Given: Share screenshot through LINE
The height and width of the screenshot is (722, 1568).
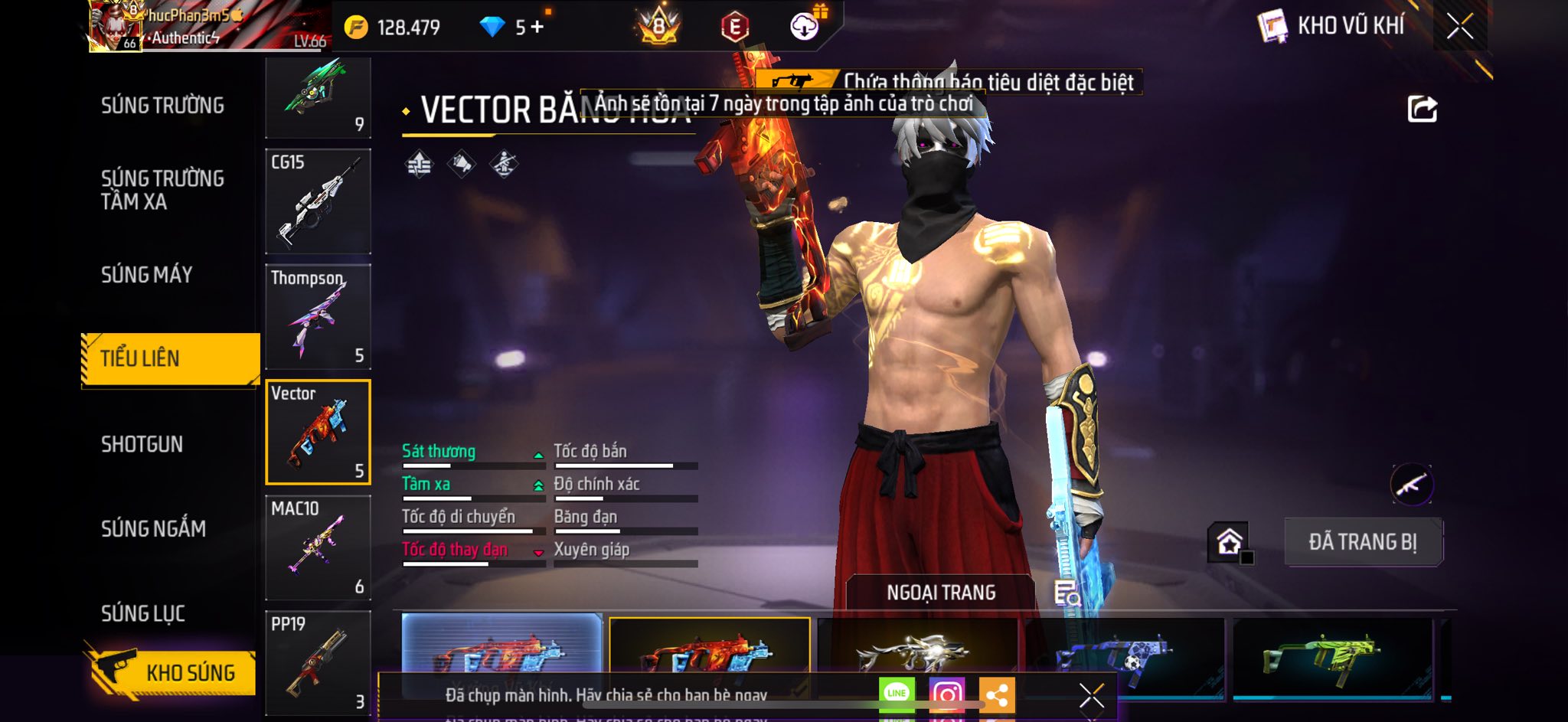Looking at the screenshot, I should tap(897, 694).
